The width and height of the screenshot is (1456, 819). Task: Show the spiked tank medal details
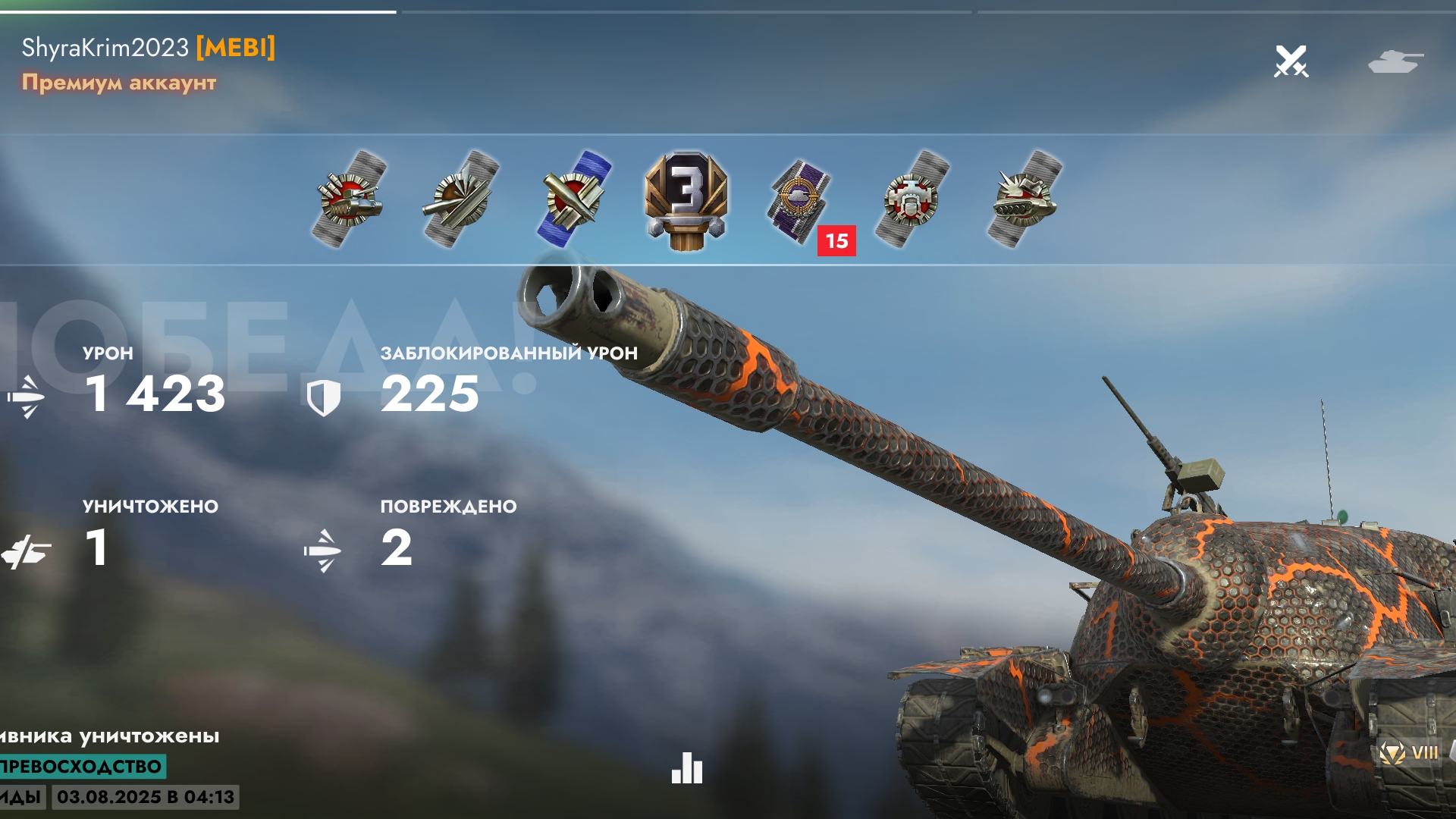point(1025,199)
